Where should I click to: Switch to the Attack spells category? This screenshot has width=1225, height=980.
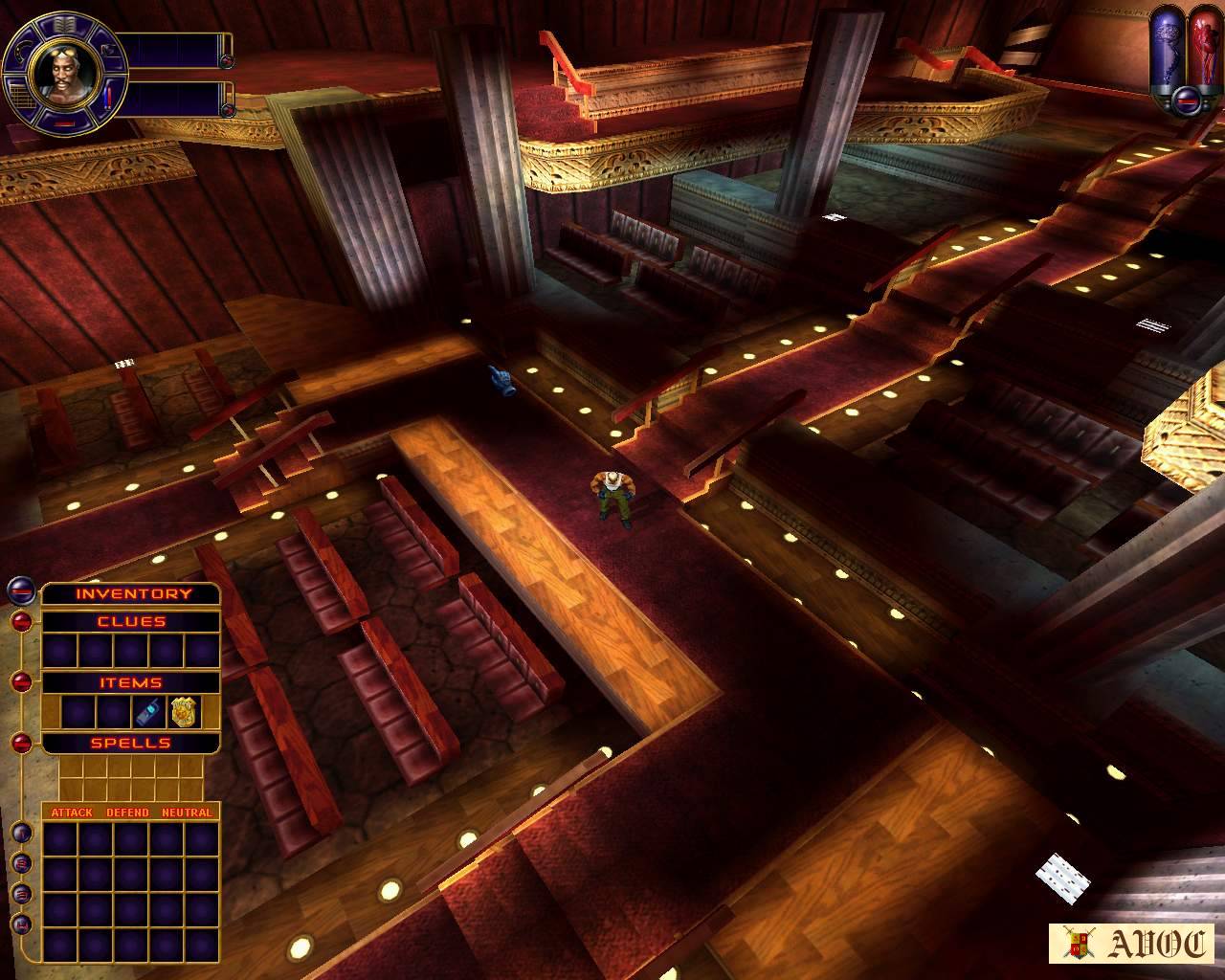[x=72, y=813]
